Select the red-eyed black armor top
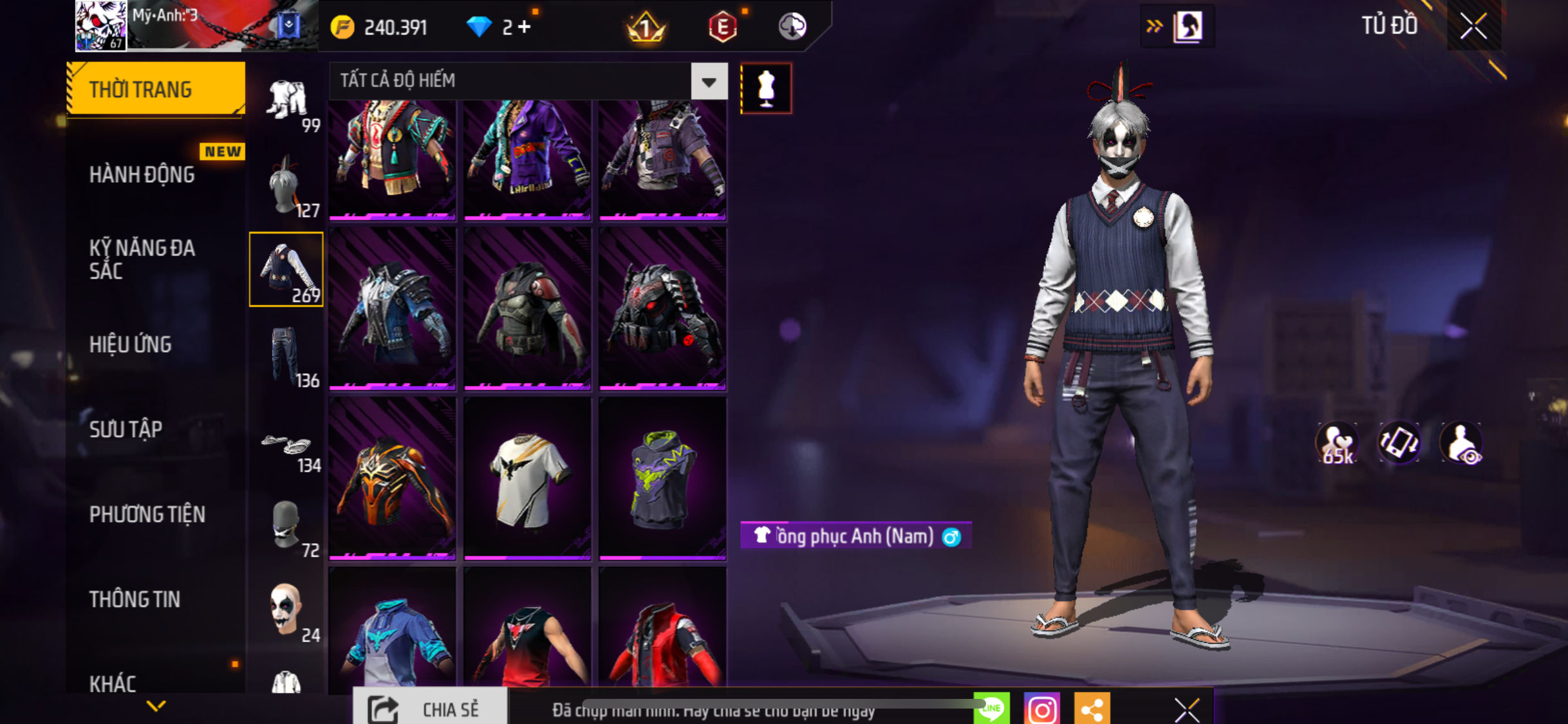This screenshot has width=1568, height=724. (662, 308)
